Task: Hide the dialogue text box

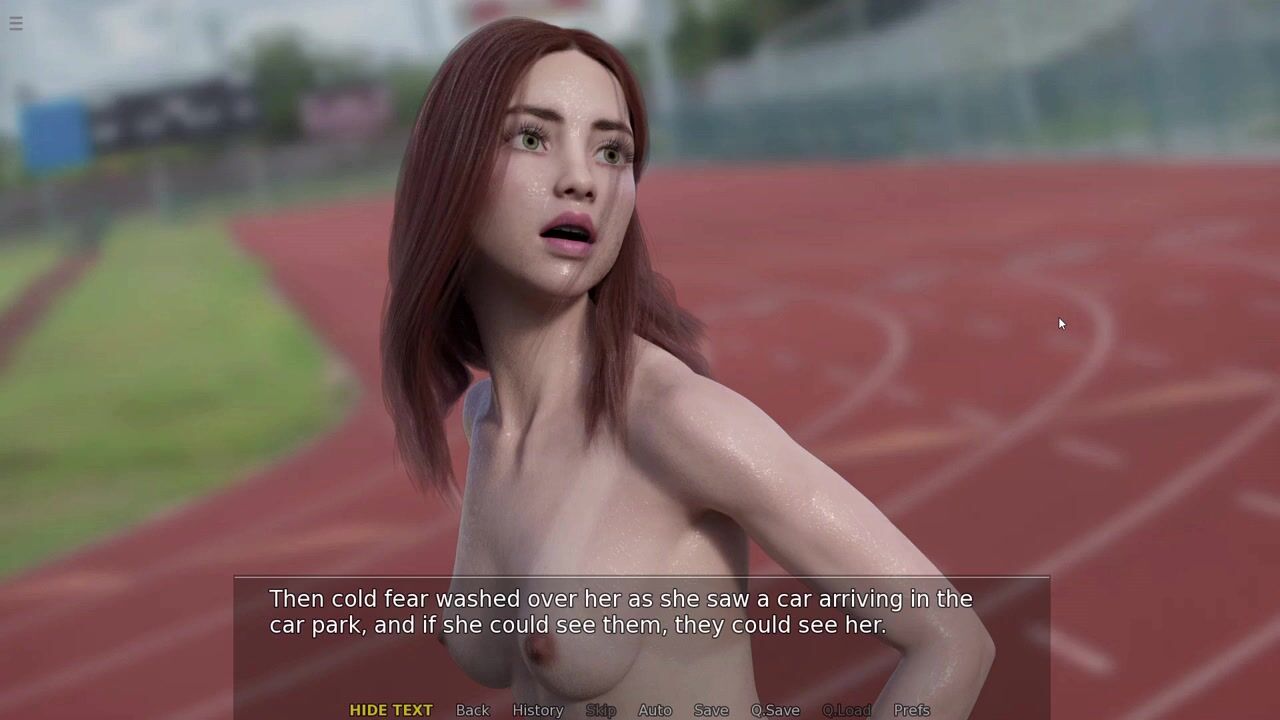Action: [x=391, y=710]
